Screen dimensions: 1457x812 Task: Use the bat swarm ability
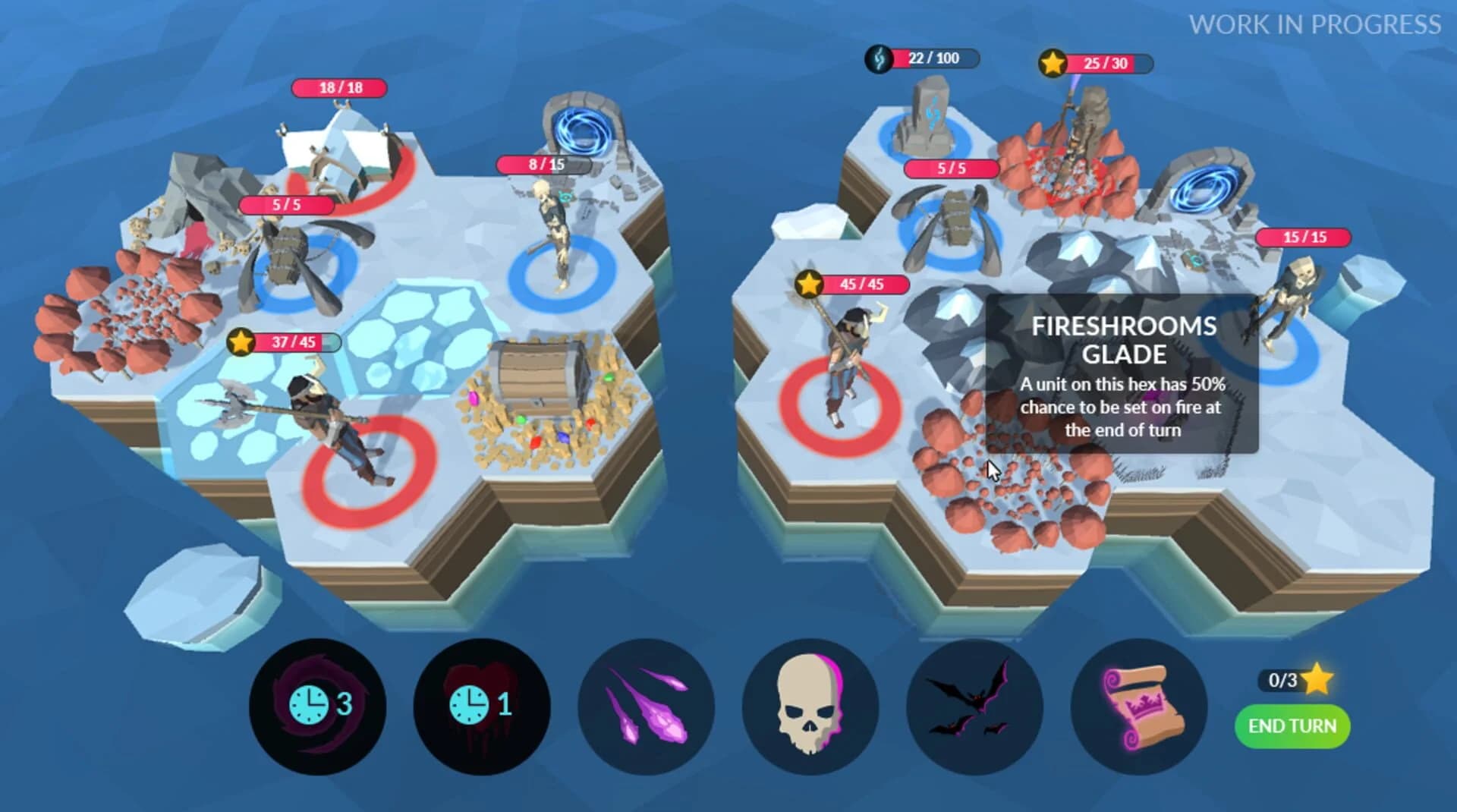coord(976,707)
